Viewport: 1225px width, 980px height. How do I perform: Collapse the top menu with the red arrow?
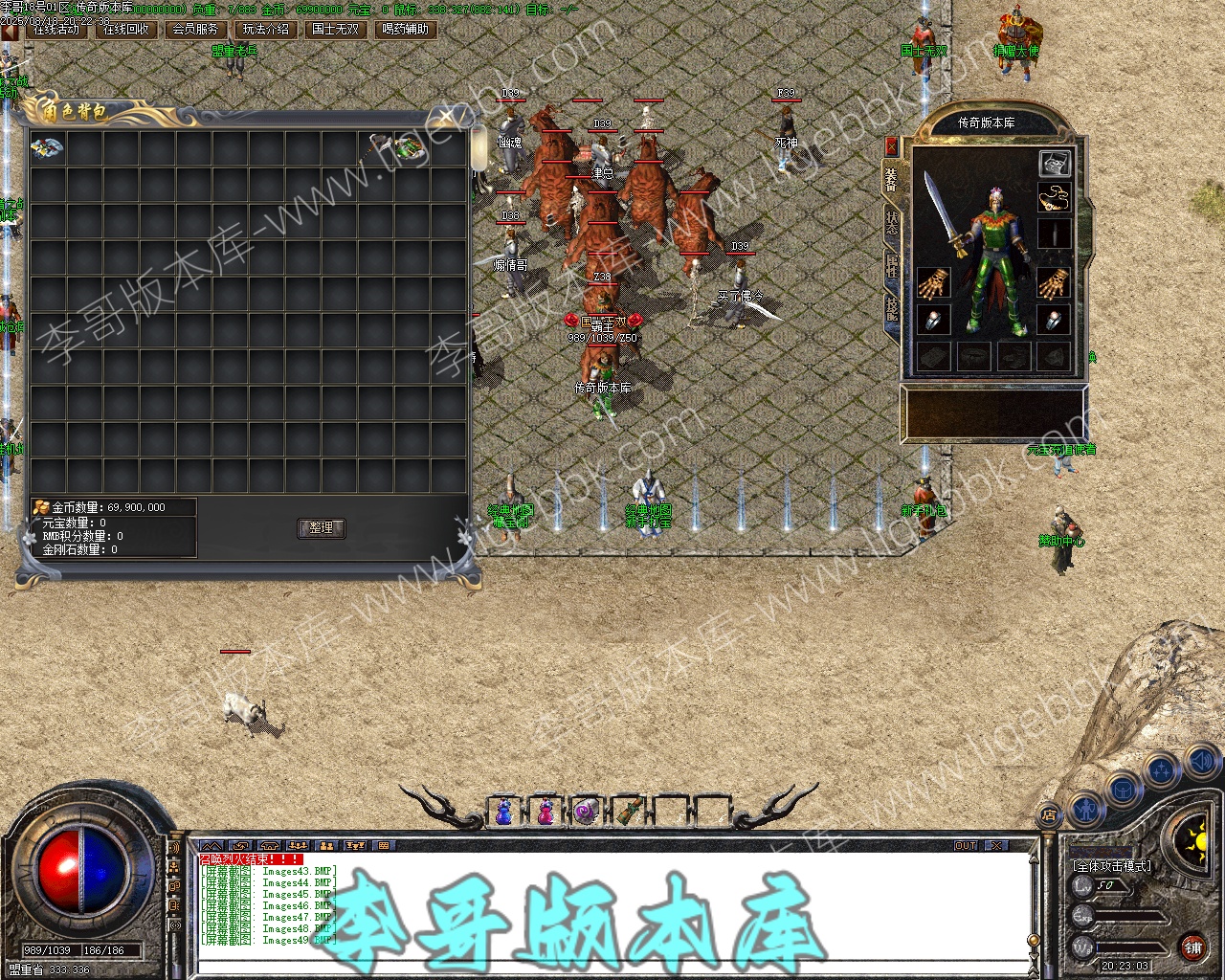[10, 31]
